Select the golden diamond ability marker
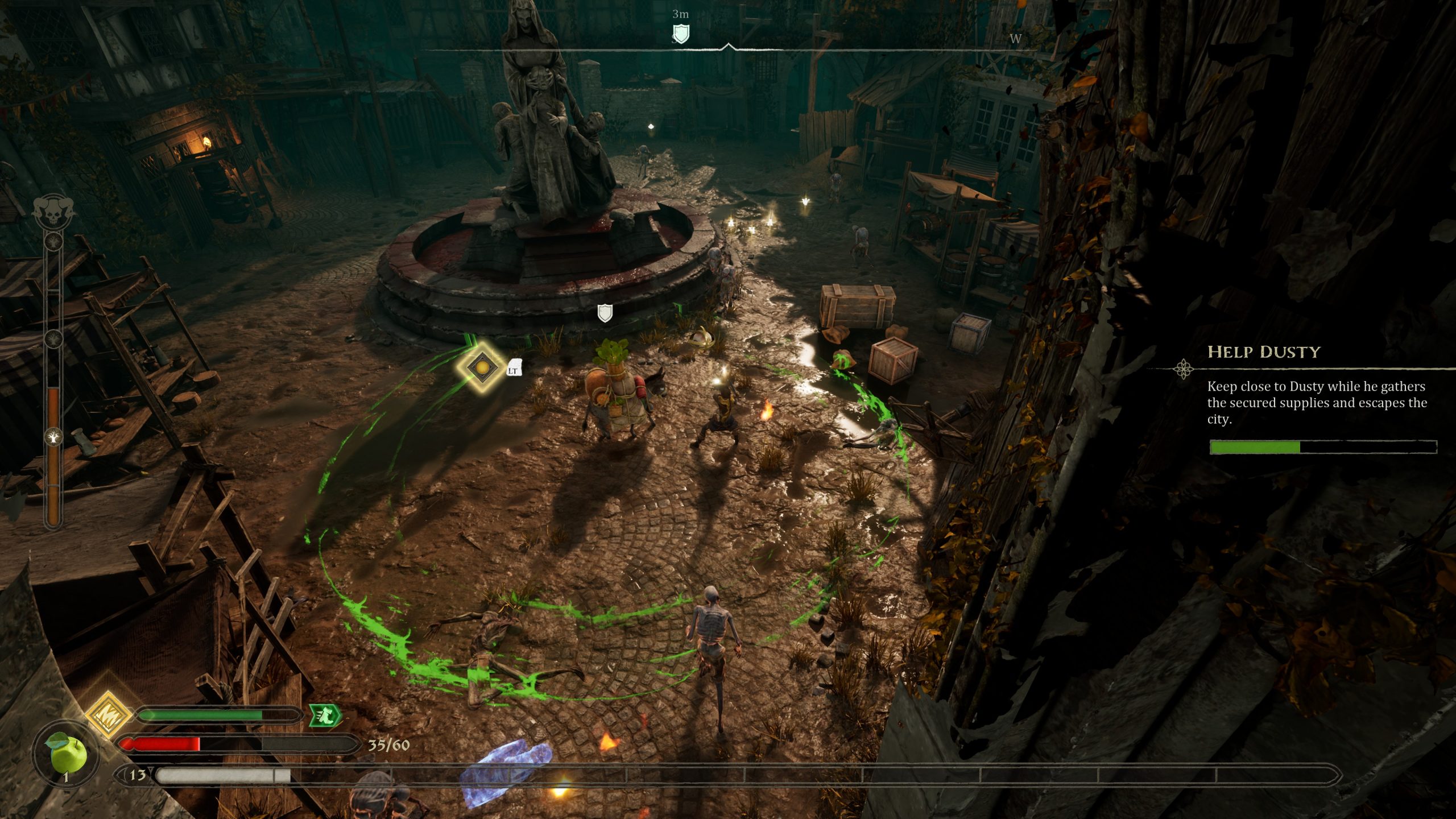 (x=481, y=367)
